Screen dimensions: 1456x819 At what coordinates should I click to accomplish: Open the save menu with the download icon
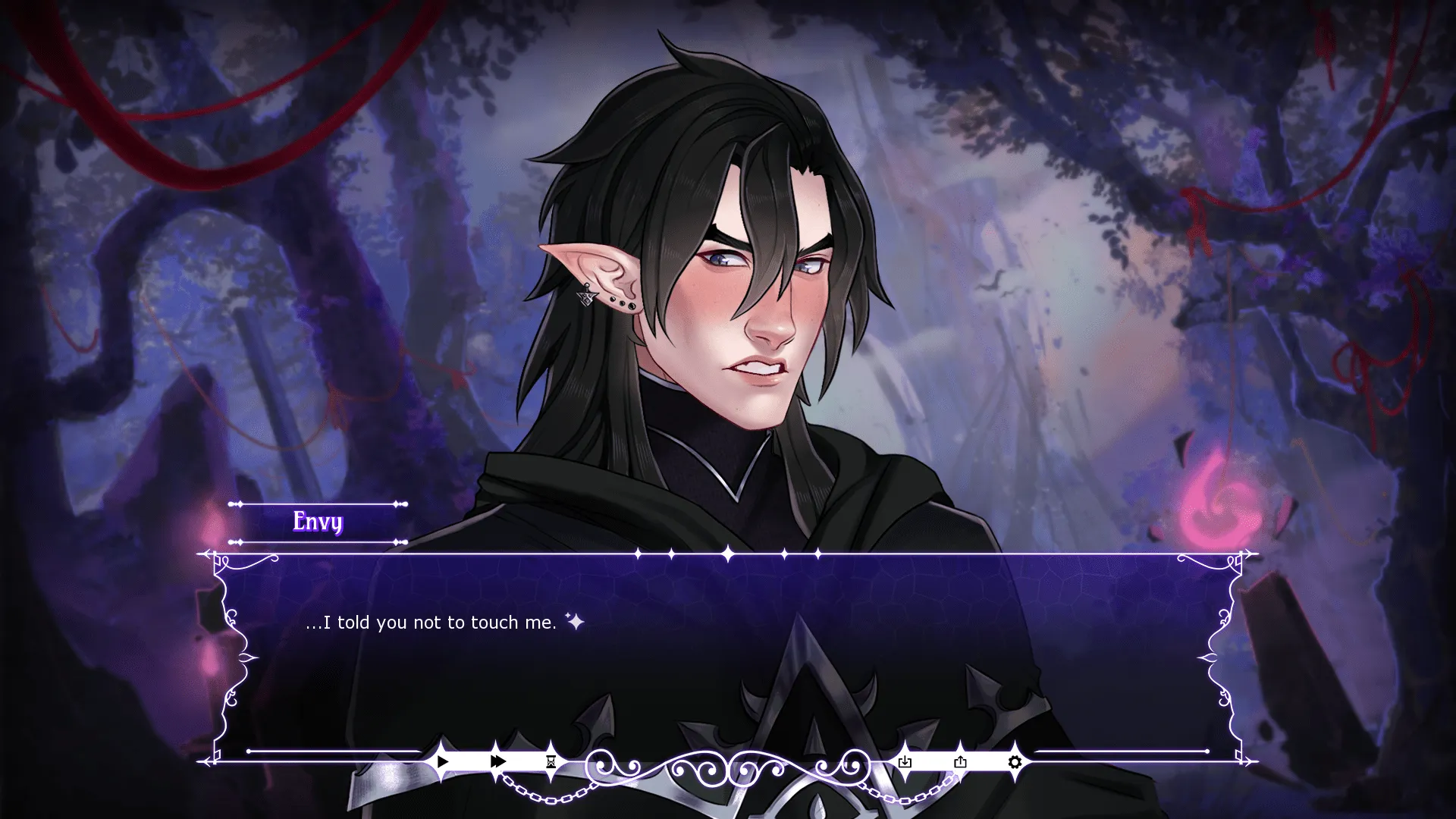pyautogui.click(x=905, y=761)
